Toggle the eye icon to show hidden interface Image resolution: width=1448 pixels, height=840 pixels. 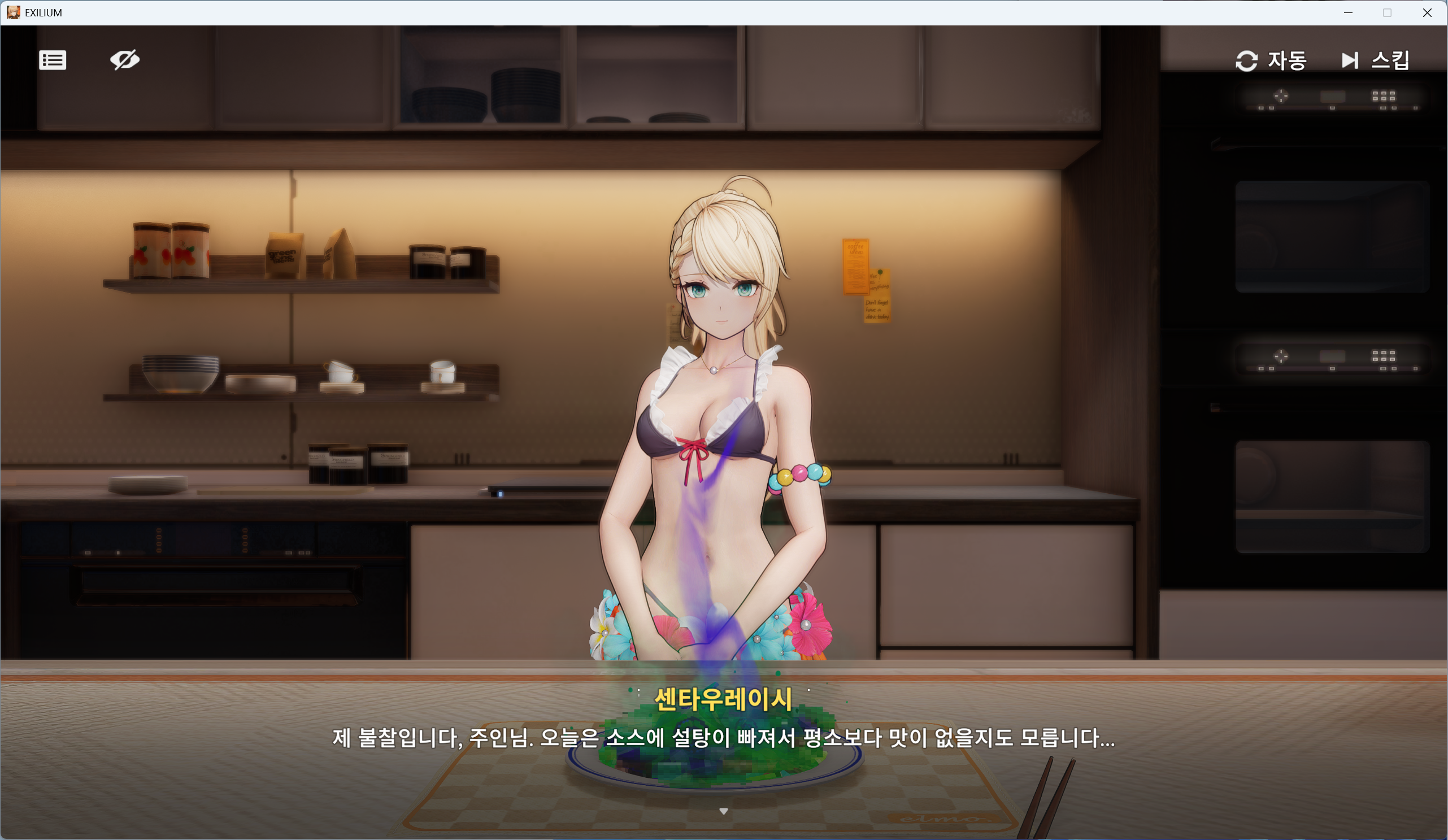(x=125, y=60)
